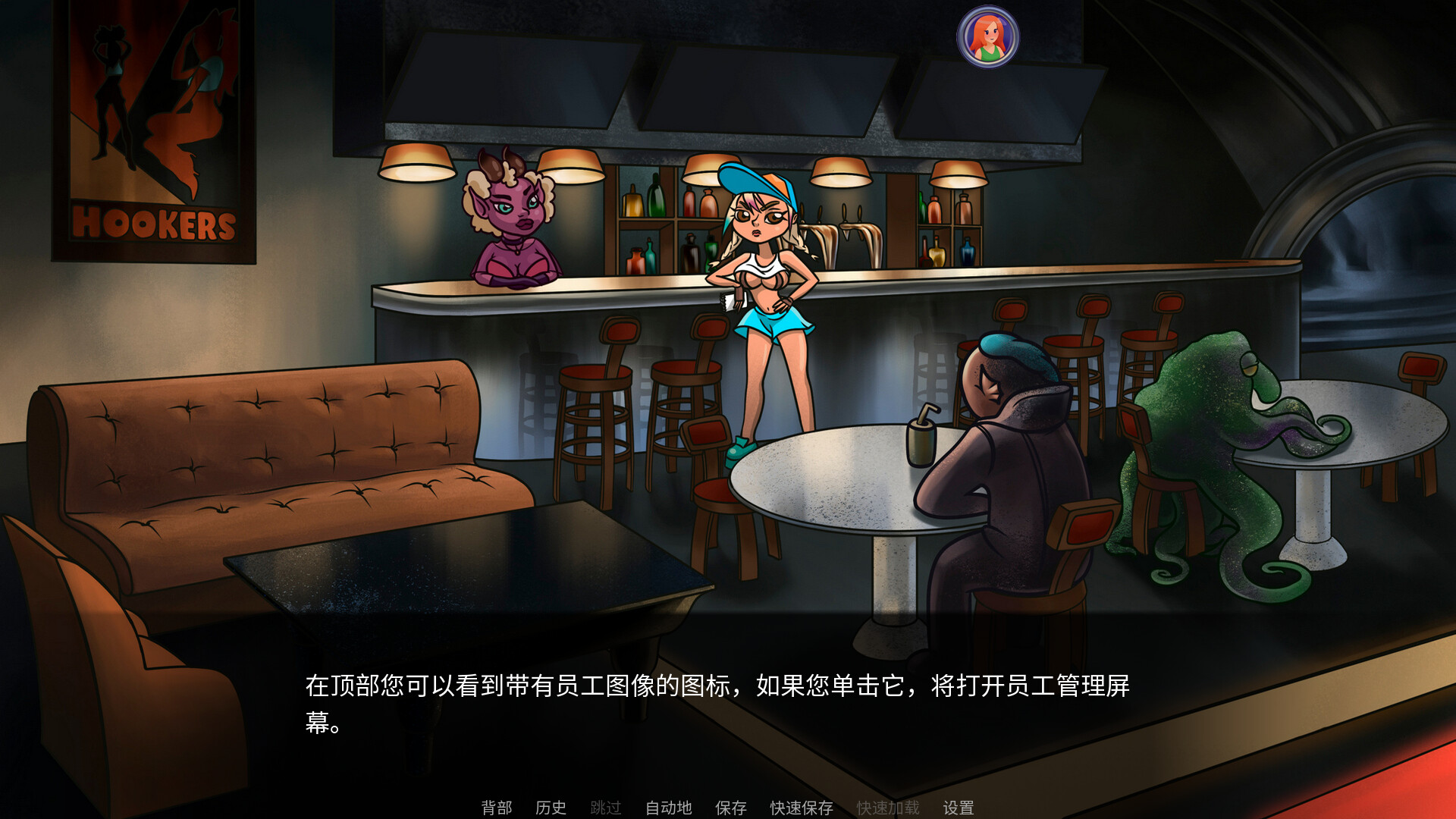Open the 历史 dialogue history
This screenshot has height=819, width=1456.
click(x=551, y=808)
